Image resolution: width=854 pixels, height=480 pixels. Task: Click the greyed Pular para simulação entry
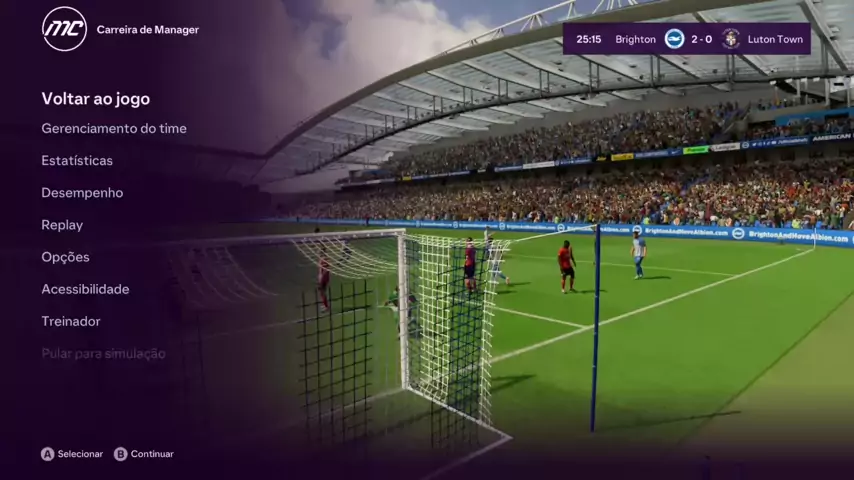click(x=103, y=353)
